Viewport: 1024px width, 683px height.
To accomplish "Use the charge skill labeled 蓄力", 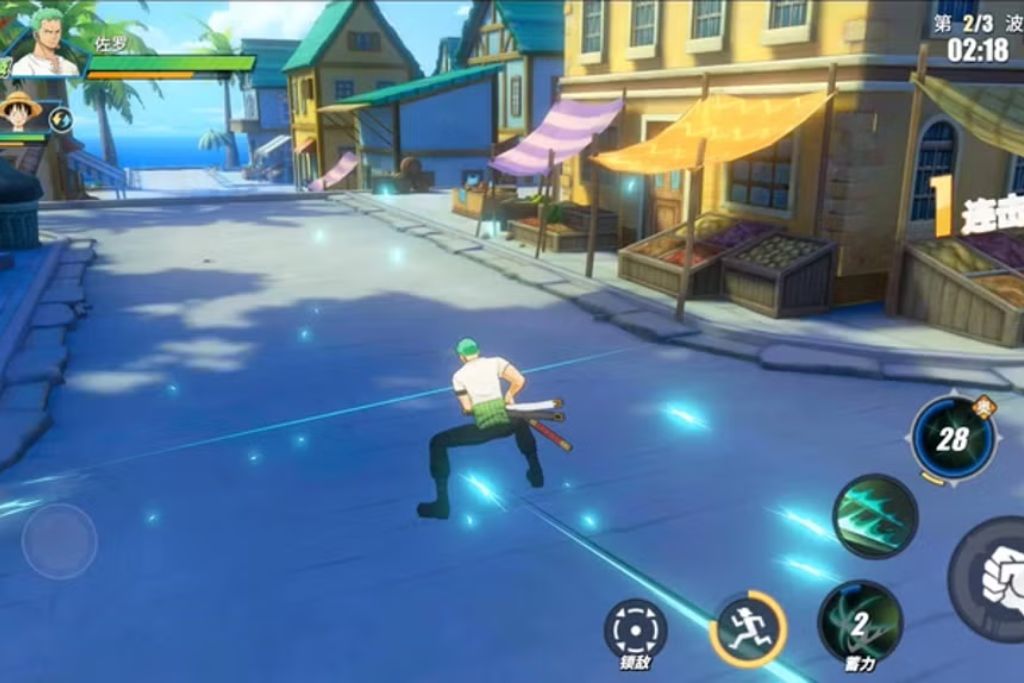I will click(x=860, y=622).
